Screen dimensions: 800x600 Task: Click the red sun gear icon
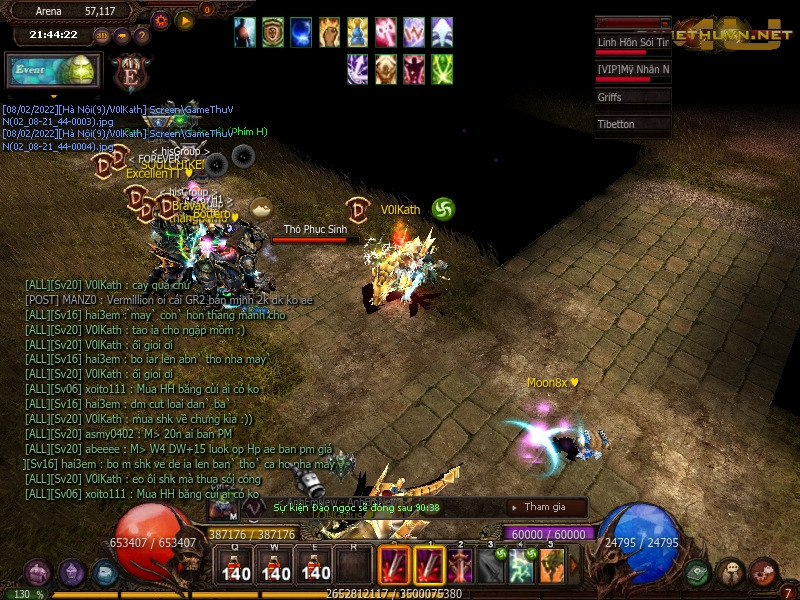[161, 20]
